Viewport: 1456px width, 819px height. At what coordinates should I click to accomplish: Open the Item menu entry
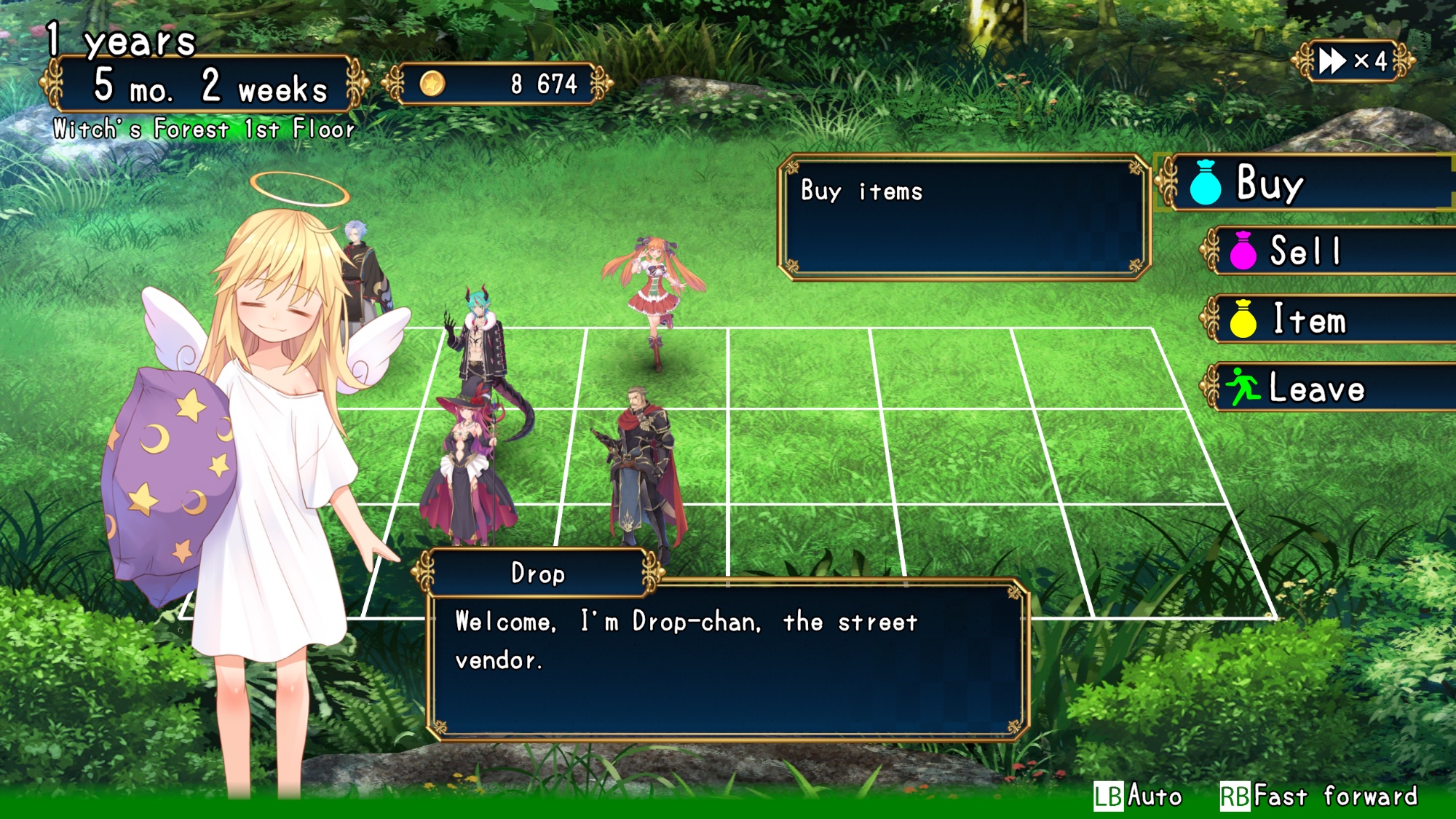1332,320
